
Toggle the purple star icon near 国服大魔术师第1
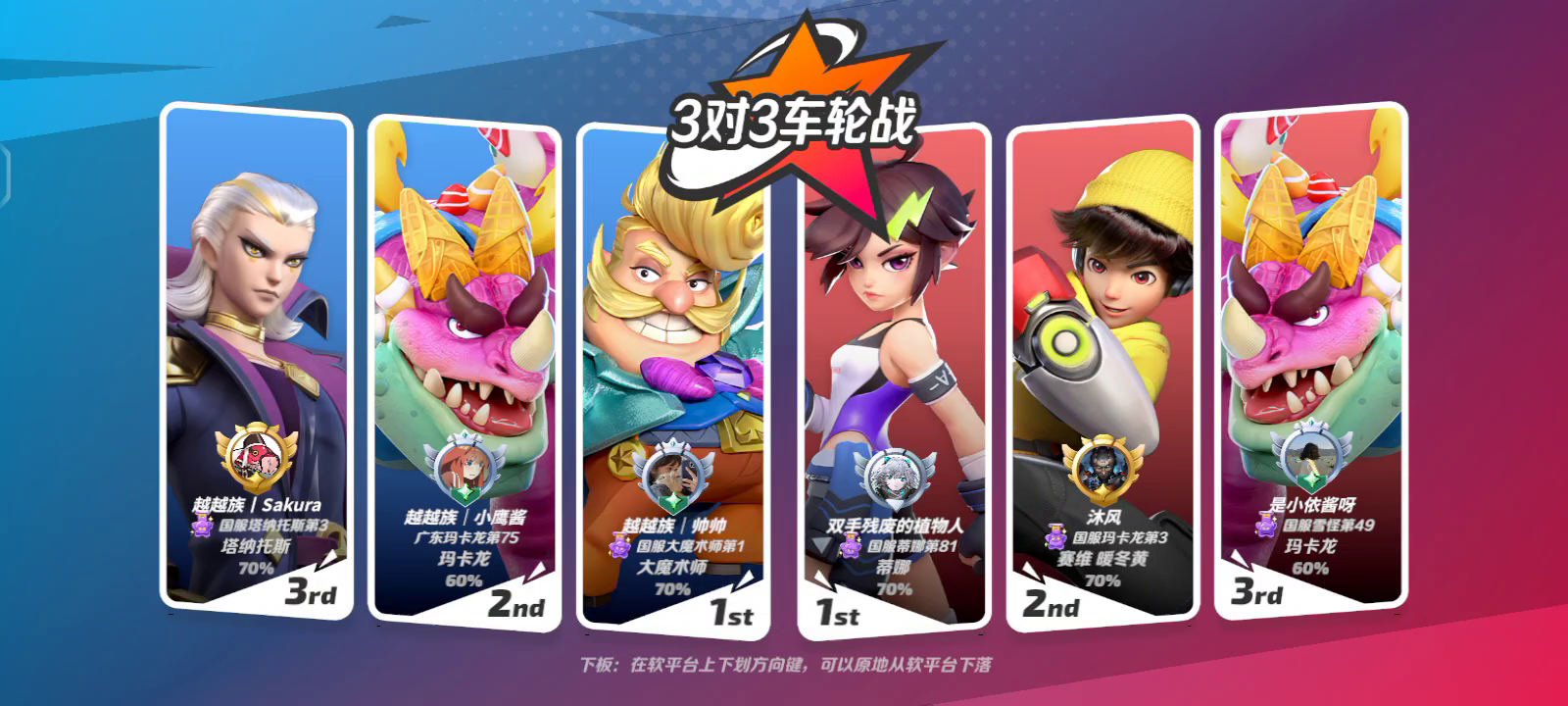tap(618, 549)
